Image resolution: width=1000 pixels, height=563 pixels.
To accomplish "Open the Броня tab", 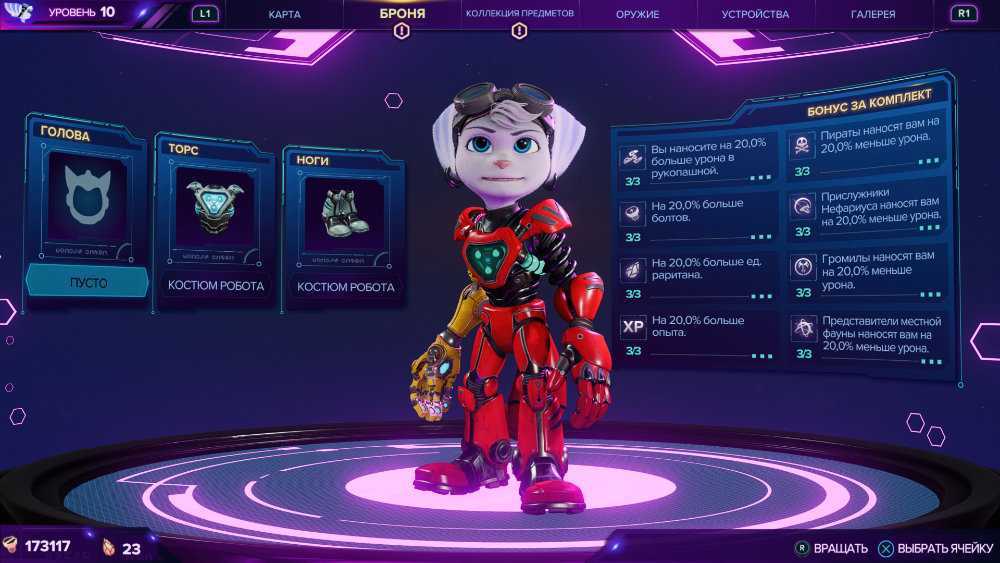I will coord(402,14).
